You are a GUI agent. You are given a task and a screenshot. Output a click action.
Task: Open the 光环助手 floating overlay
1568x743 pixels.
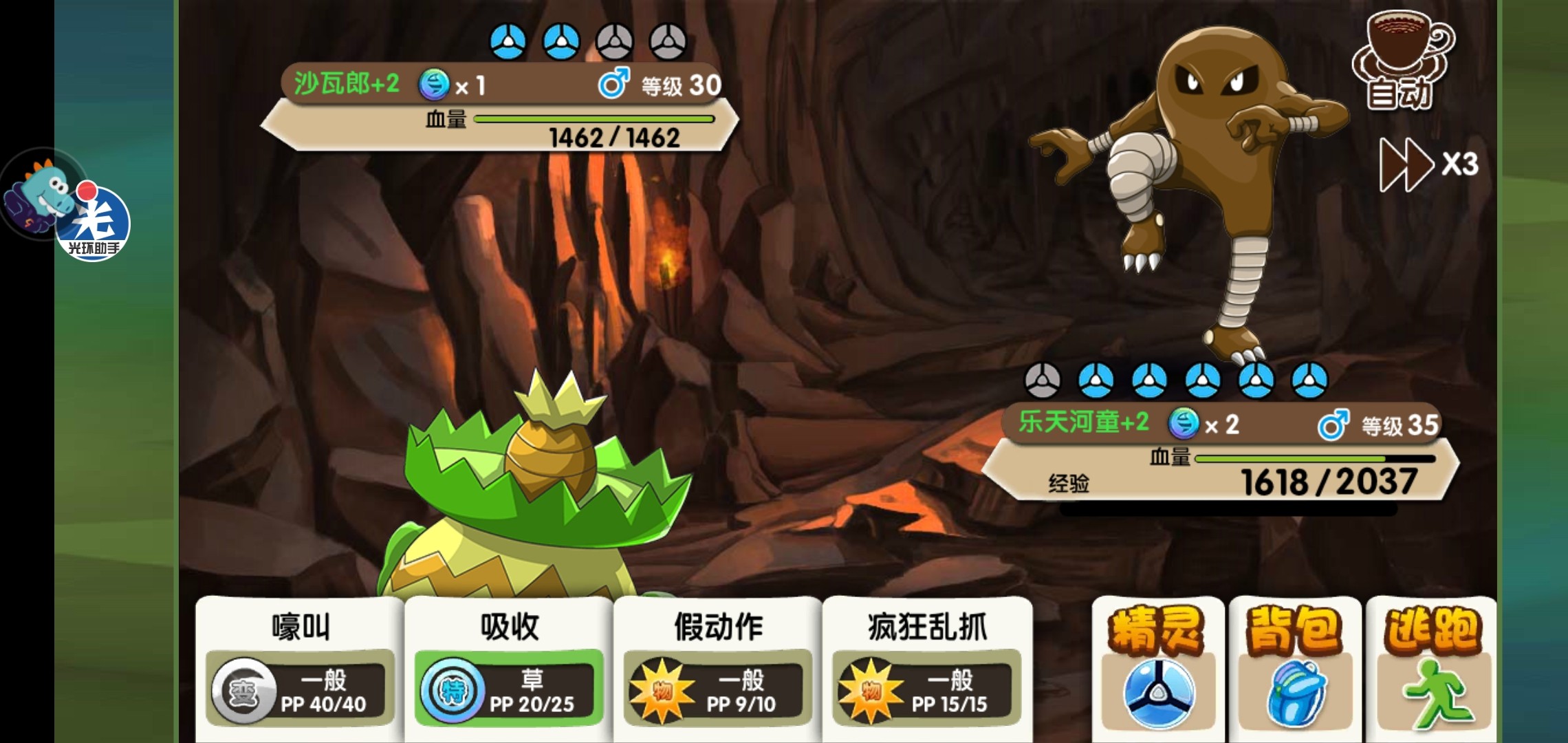coord(91,220)
